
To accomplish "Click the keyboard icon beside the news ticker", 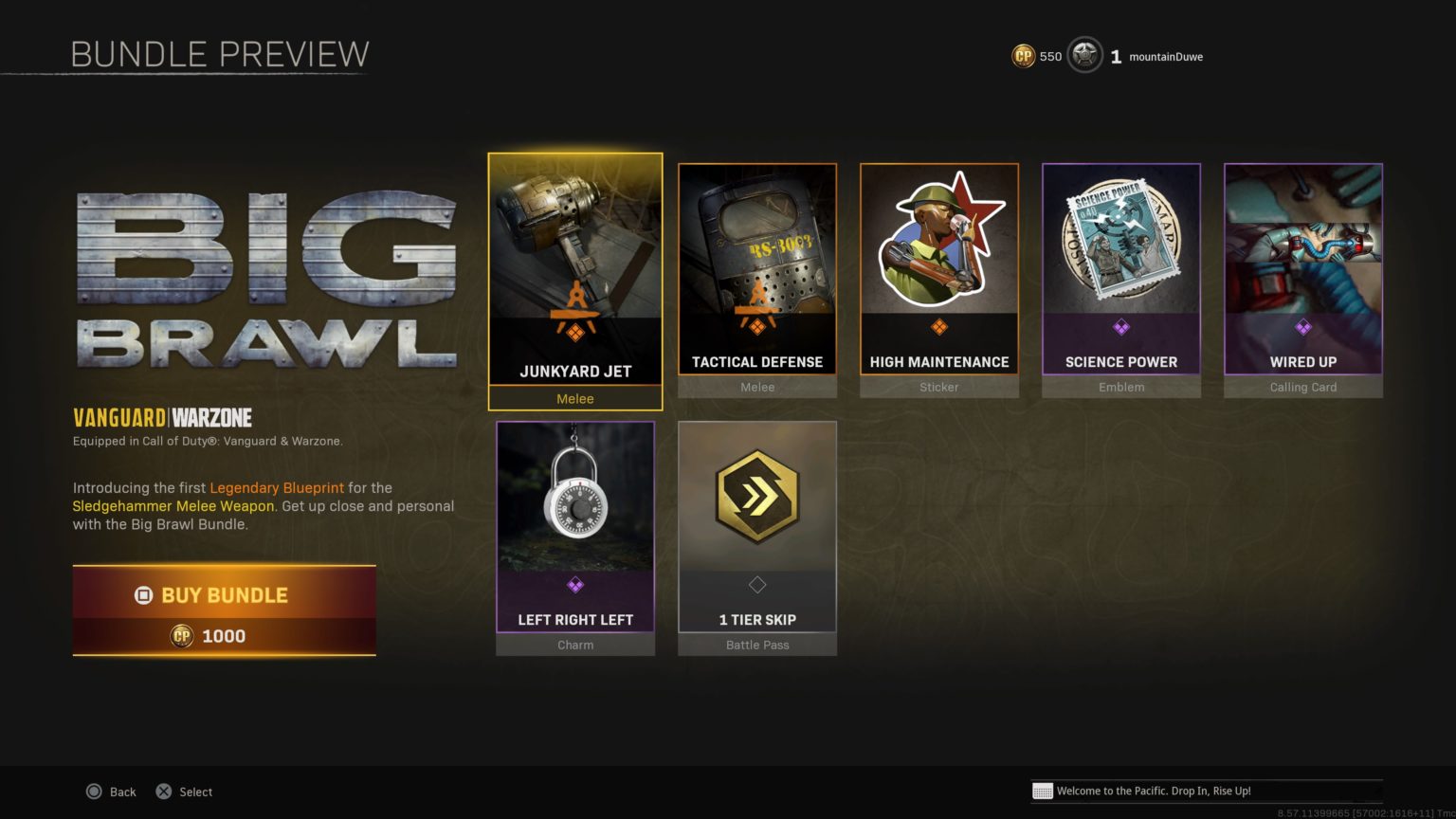I will (1044, 791).
